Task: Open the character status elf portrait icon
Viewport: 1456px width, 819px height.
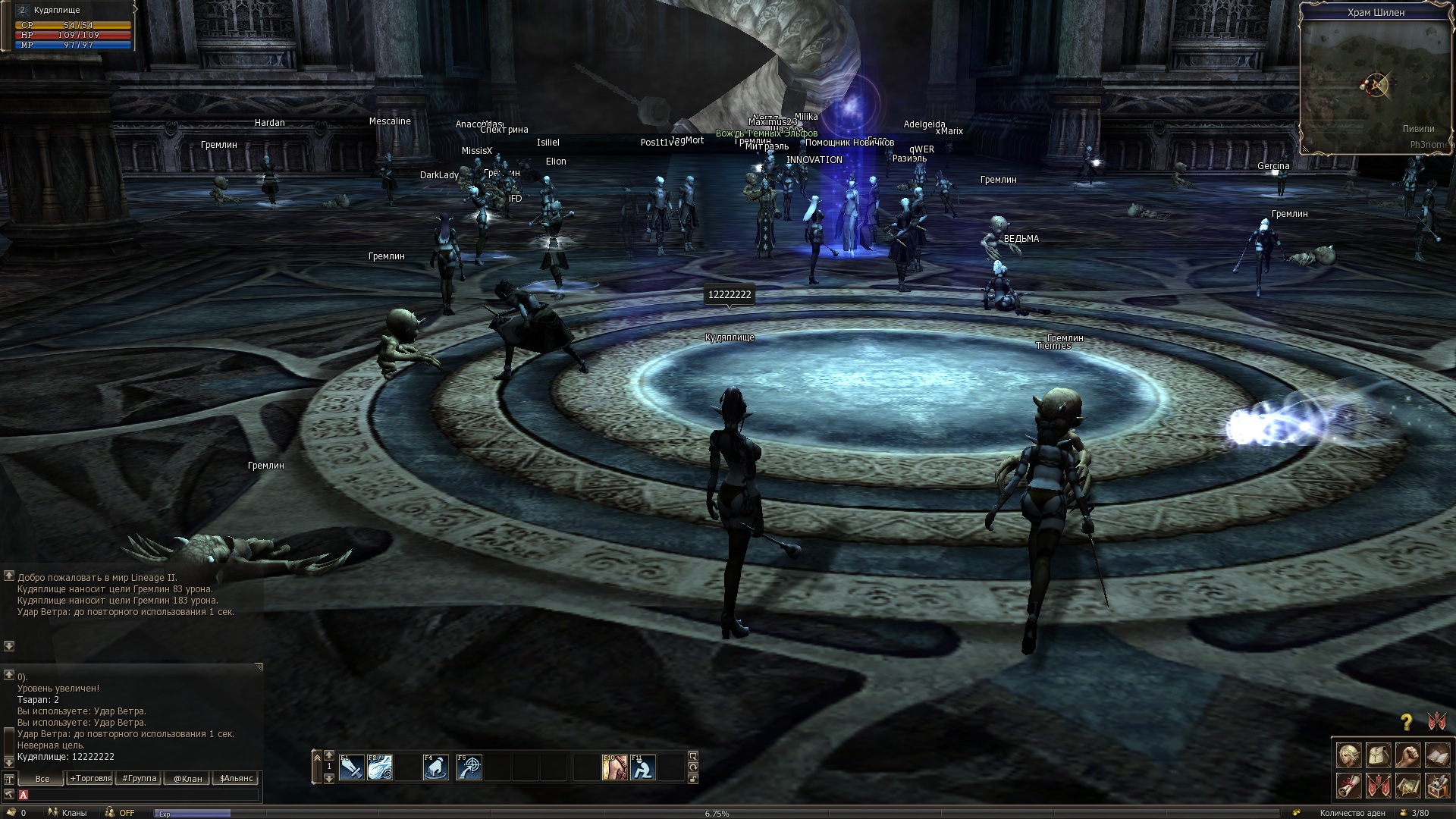Action: [1348, 755]
